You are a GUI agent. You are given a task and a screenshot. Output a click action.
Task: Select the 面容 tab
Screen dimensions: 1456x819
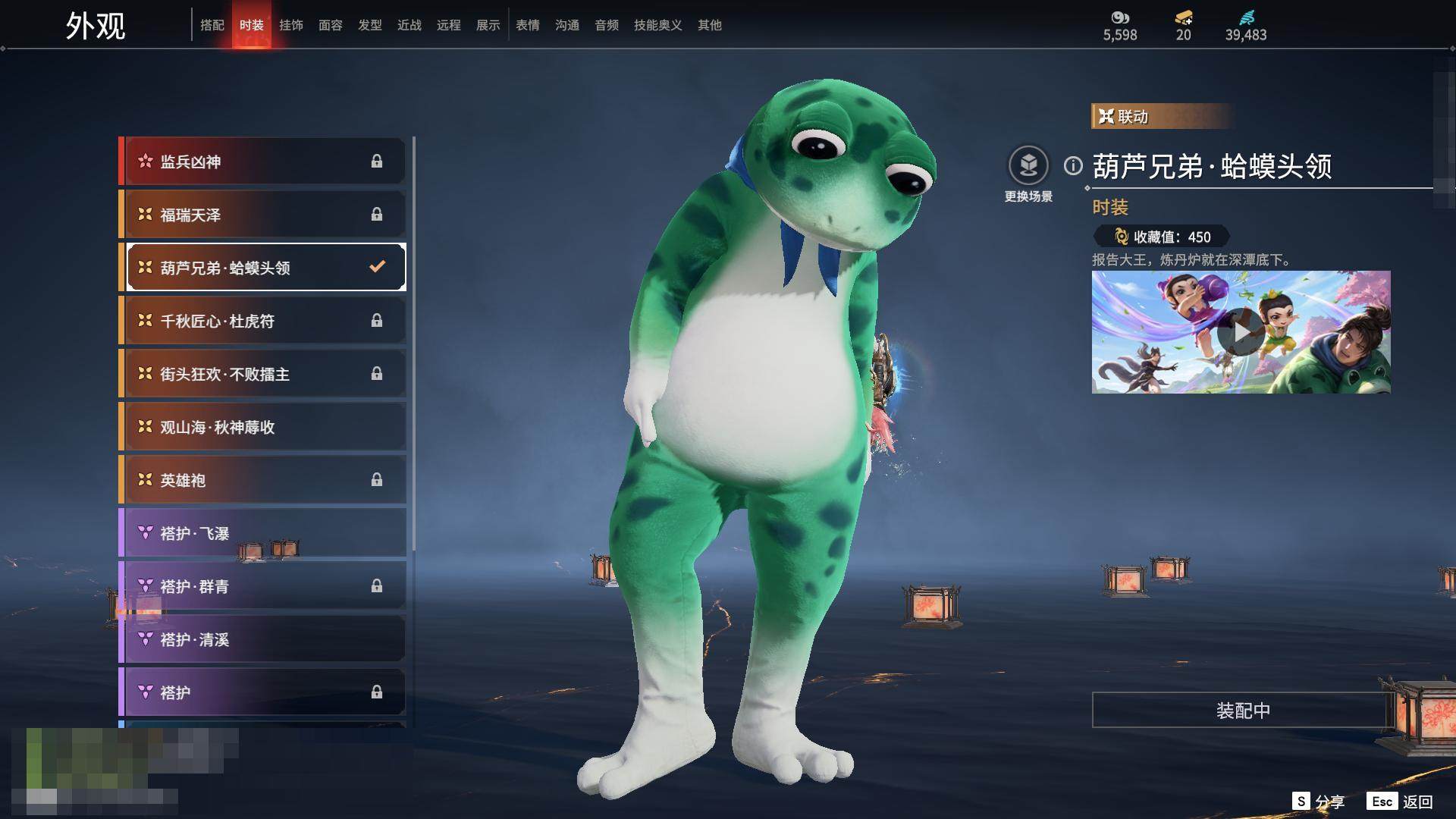coord(331,25)
